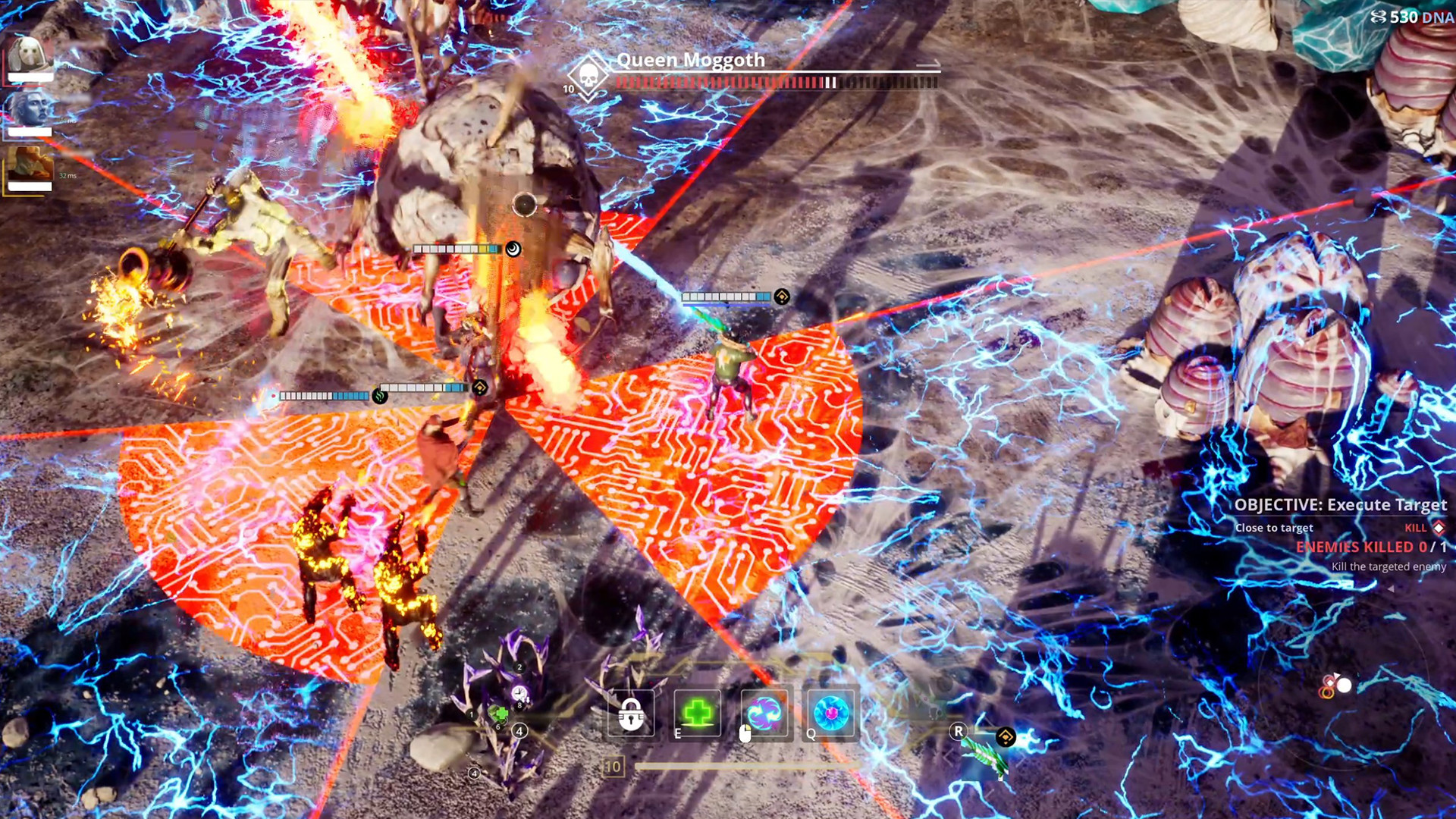Click the clock pickup icon numbered 8
This screenshot has width=1456, height=819.
[518, 693]
